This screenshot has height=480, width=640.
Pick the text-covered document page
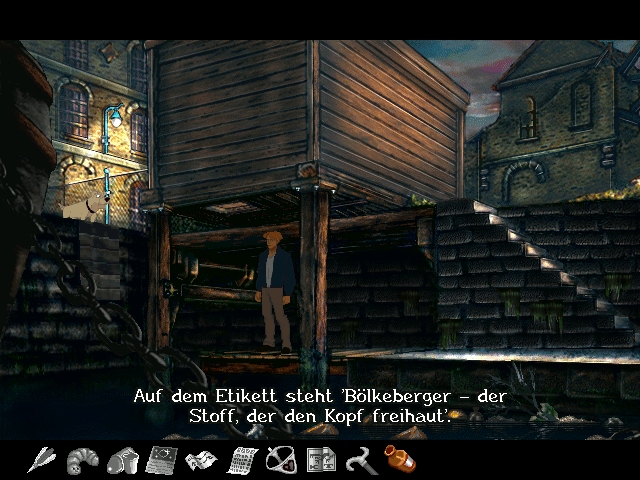(240, 460)
